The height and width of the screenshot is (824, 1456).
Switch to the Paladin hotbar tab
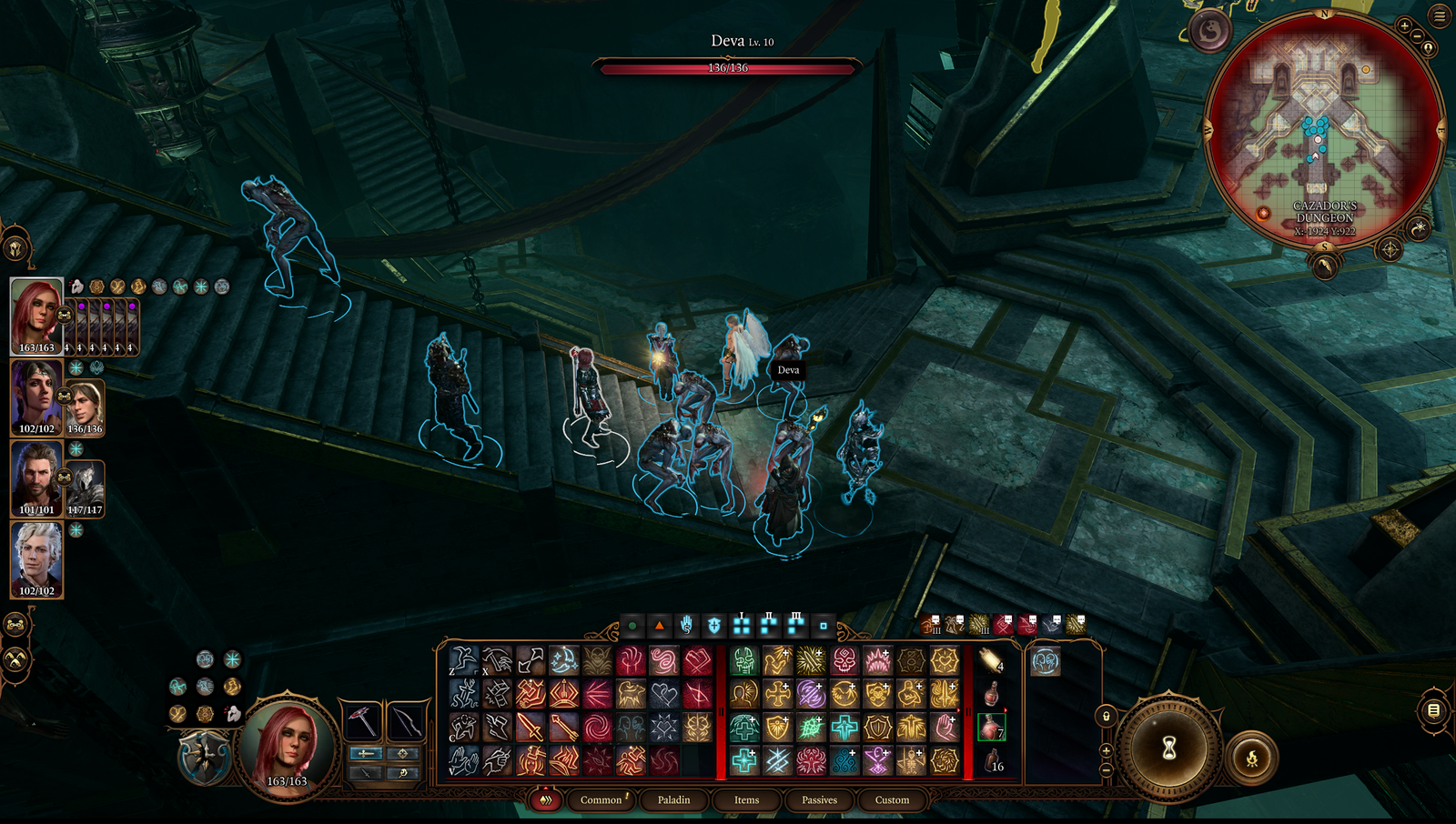[x=673, y=800]
